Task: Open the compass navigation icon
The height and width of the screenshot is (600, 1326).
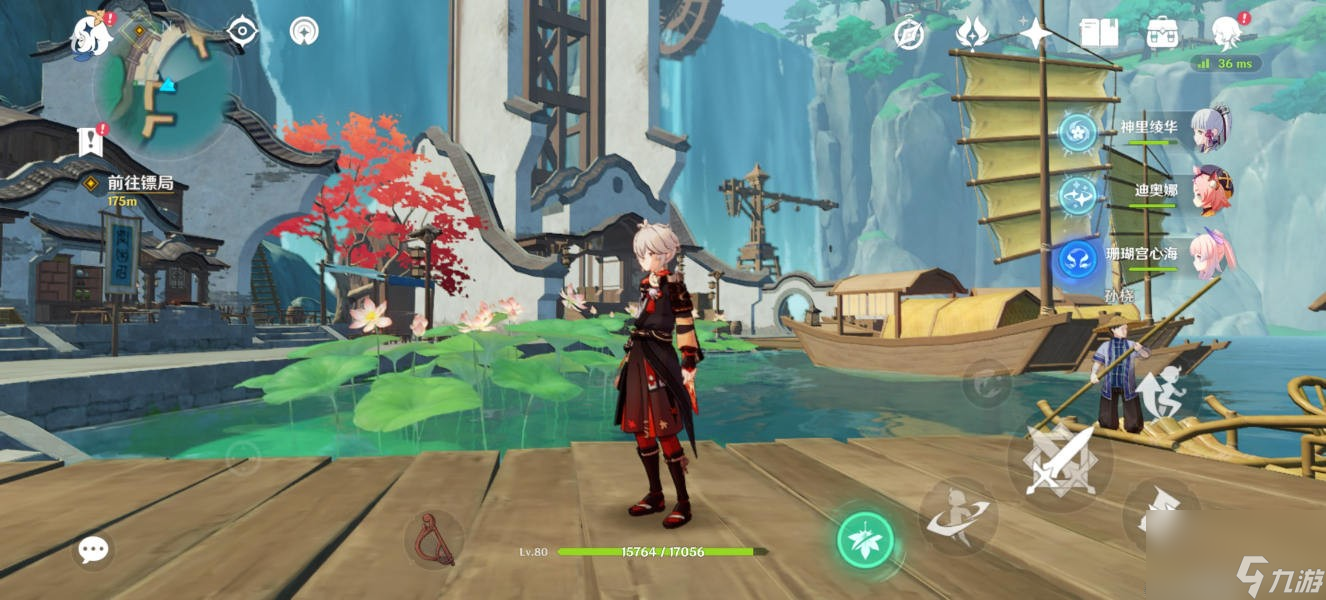Action: tap(909, 34)
